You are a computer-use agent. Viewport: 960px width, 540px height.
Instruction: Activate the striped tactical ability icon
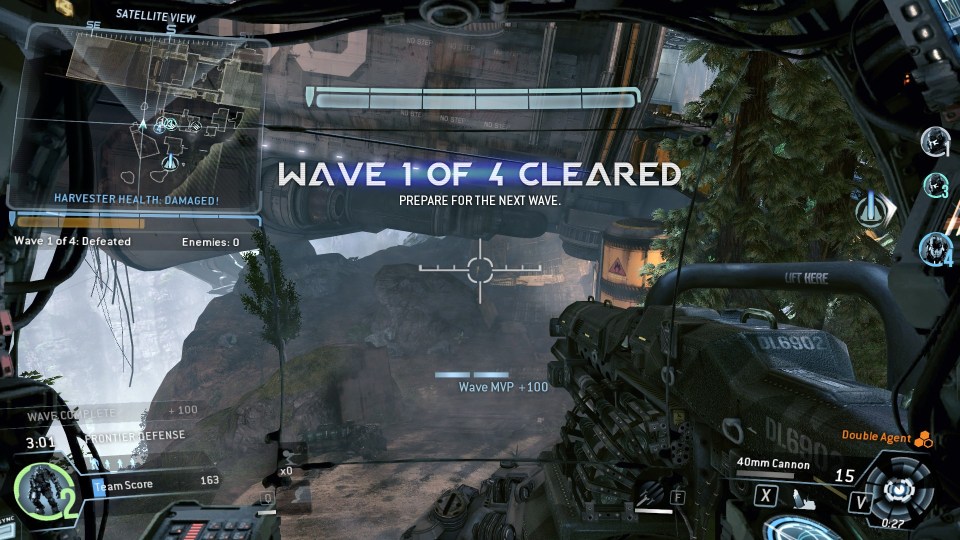point(650,491)
